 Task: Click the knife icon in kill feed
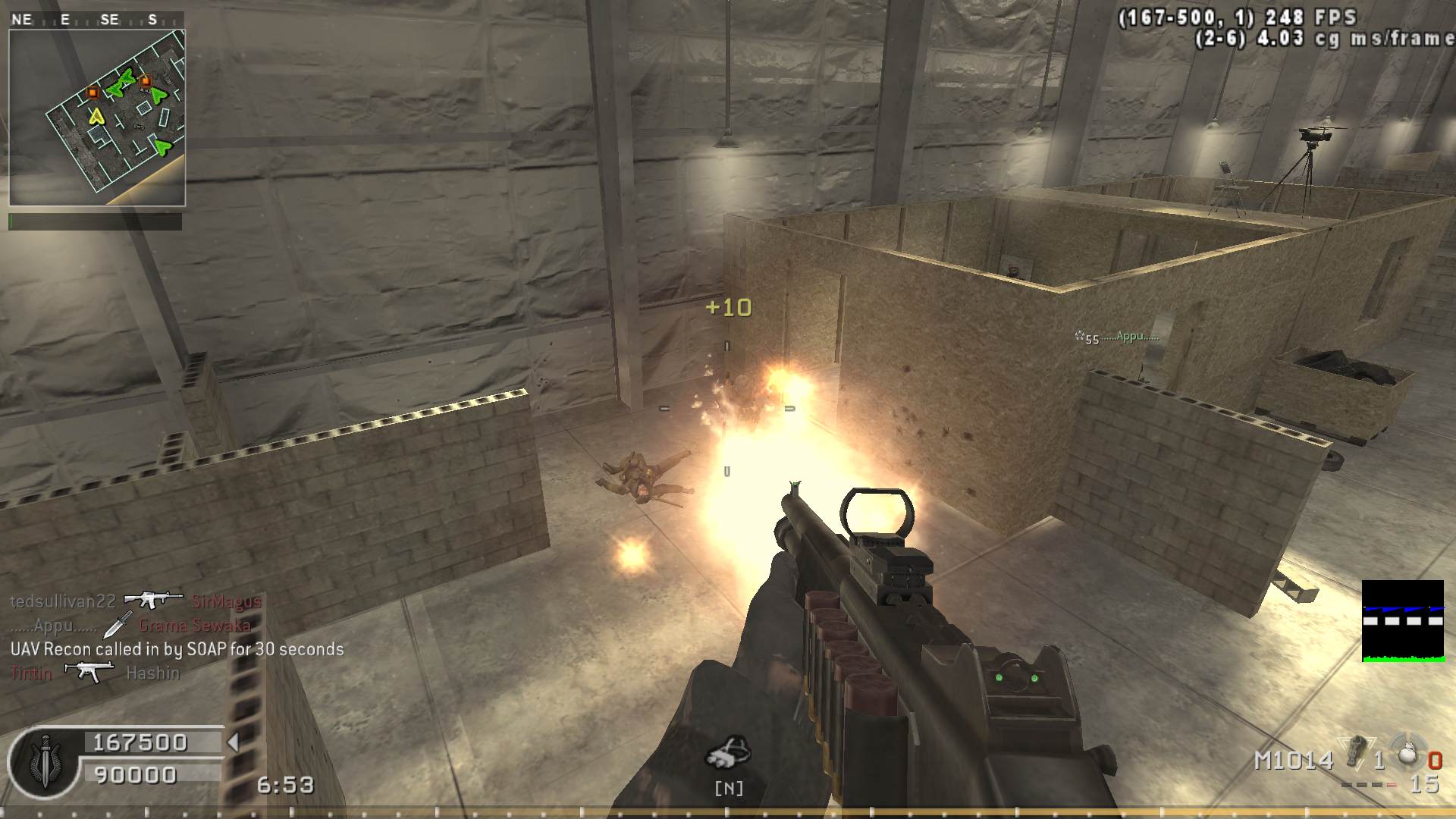point(117,626)
